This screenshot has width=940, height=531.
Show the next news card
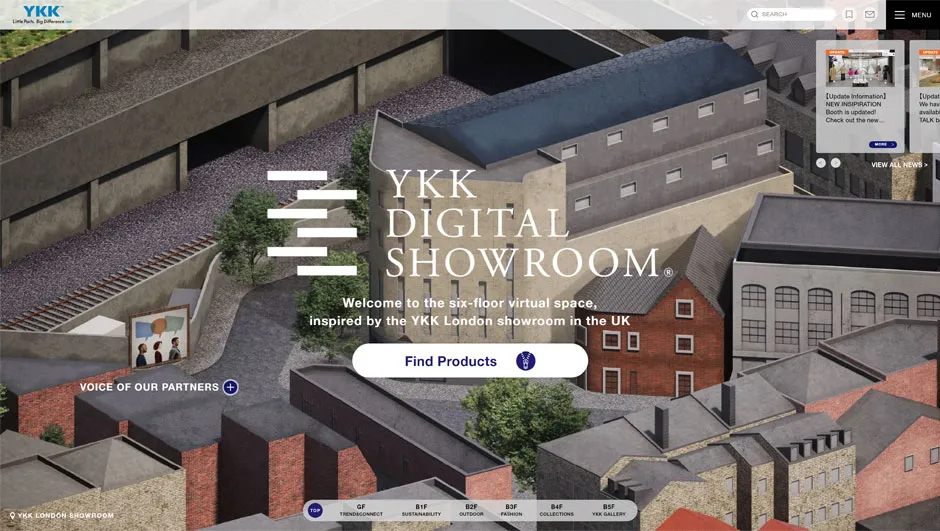[x=836, y=163]
